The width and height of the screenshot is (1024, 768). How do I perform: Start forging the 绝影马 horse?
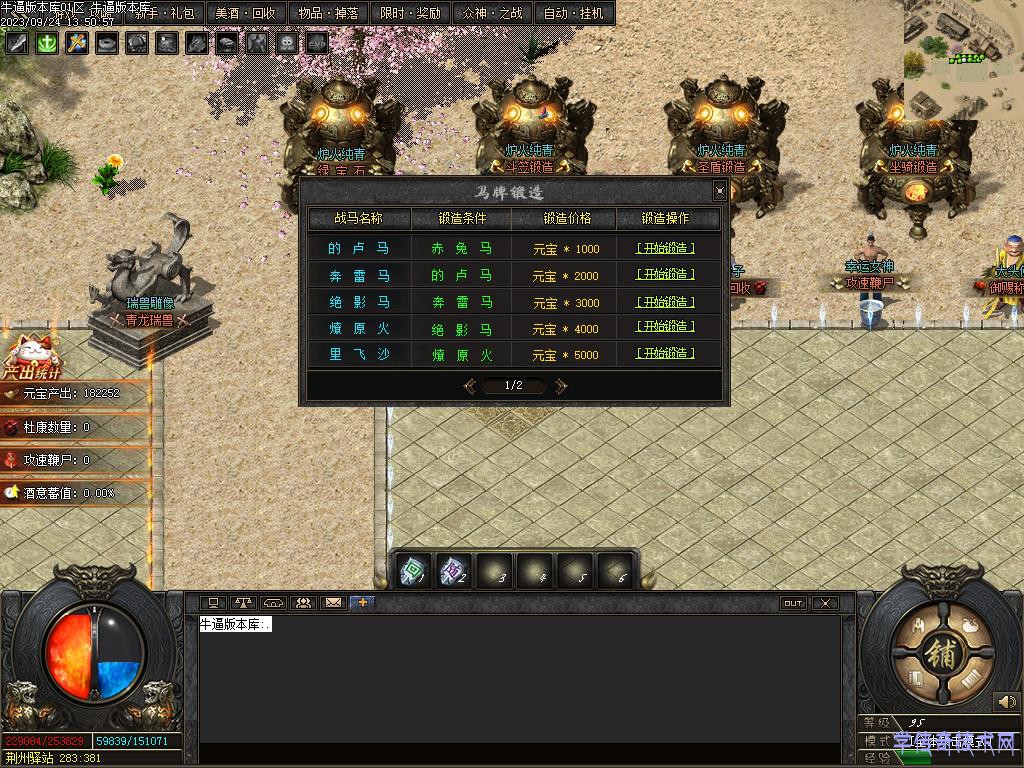[665, 302]
